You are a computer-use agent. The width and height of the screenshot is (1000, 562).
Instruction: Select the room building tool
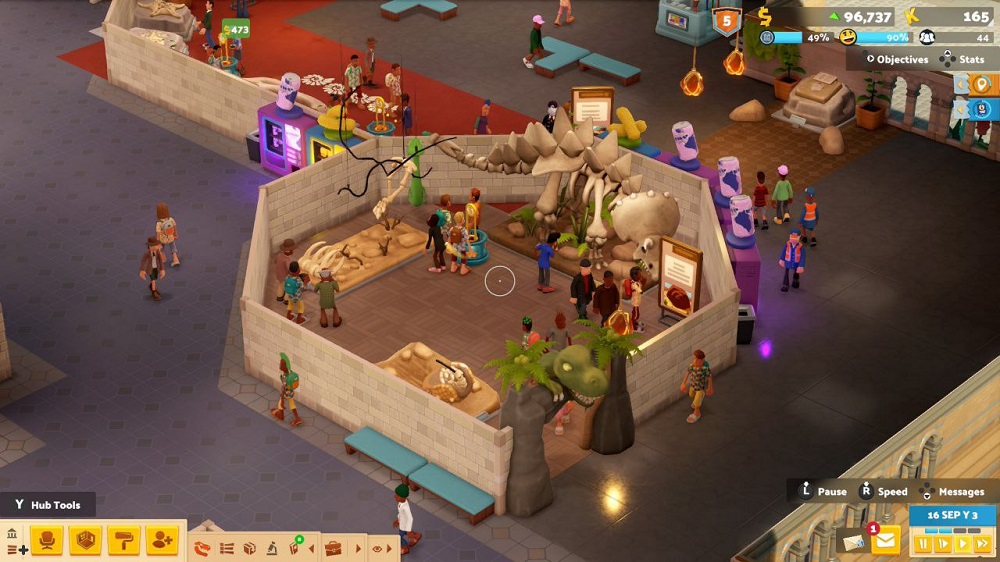pyautogui.click(x=84, y=541)
